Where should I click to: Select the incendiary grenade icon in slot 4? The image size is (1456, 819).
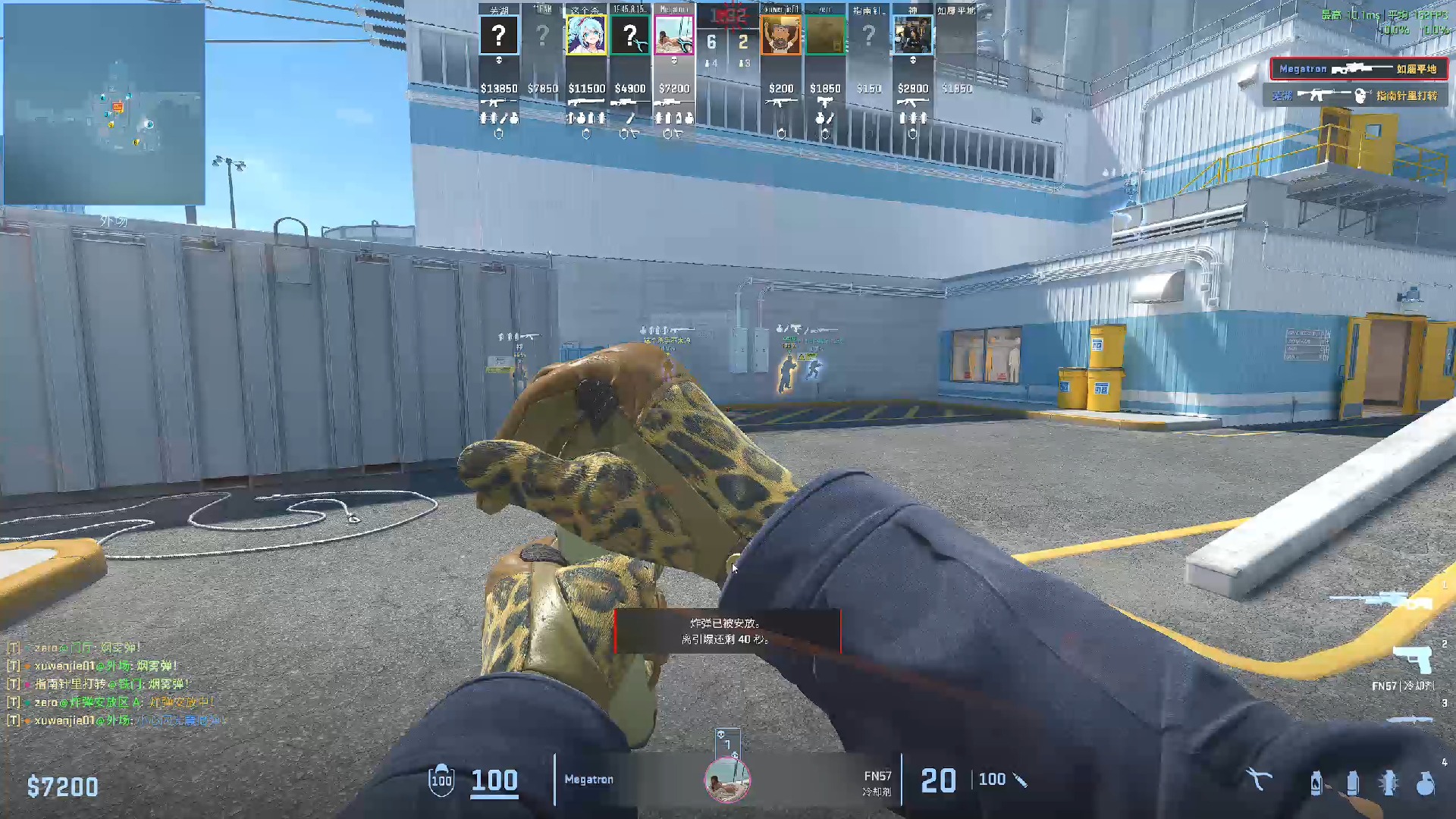coord(1316,783)
